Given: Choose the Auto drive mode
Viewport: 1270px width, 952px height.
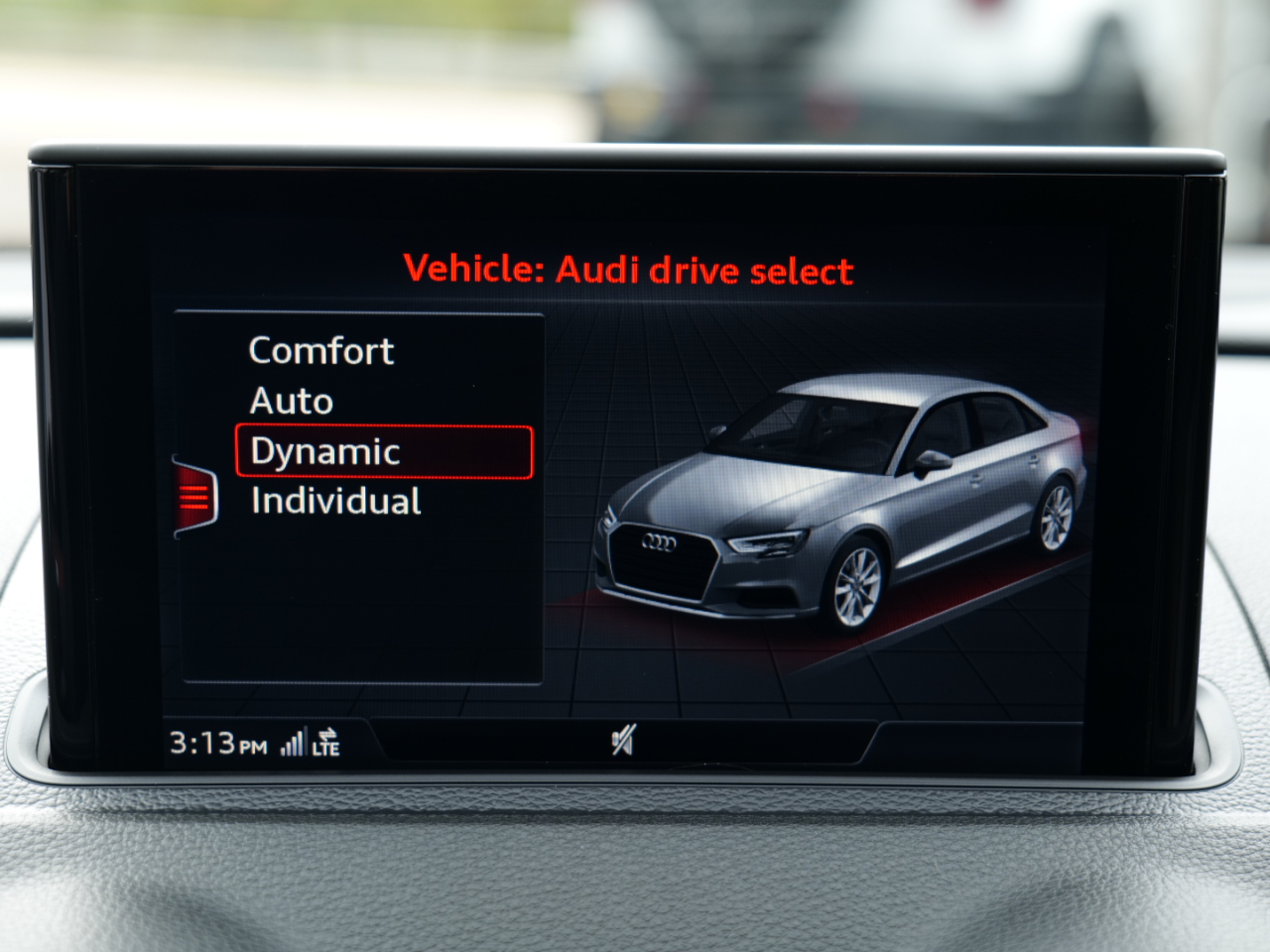Looking at the screenshot, I should click(291, 402).
